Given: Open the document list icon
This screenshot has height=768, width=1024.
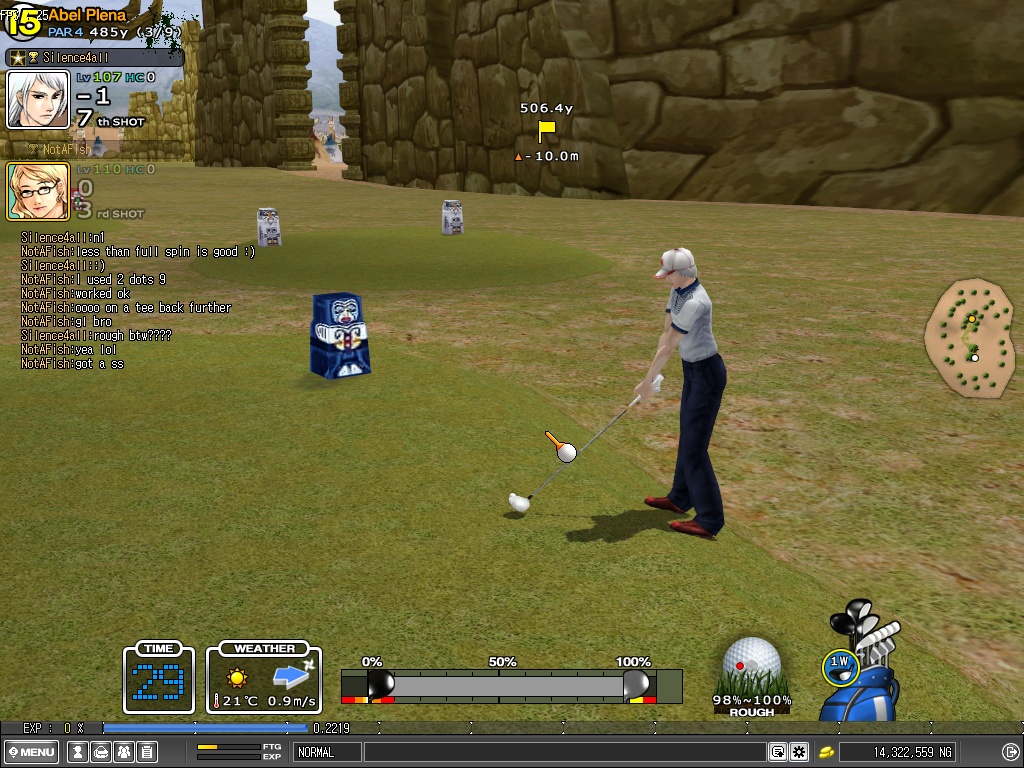Looking at the screenshot, I should [x=146, y=752].
